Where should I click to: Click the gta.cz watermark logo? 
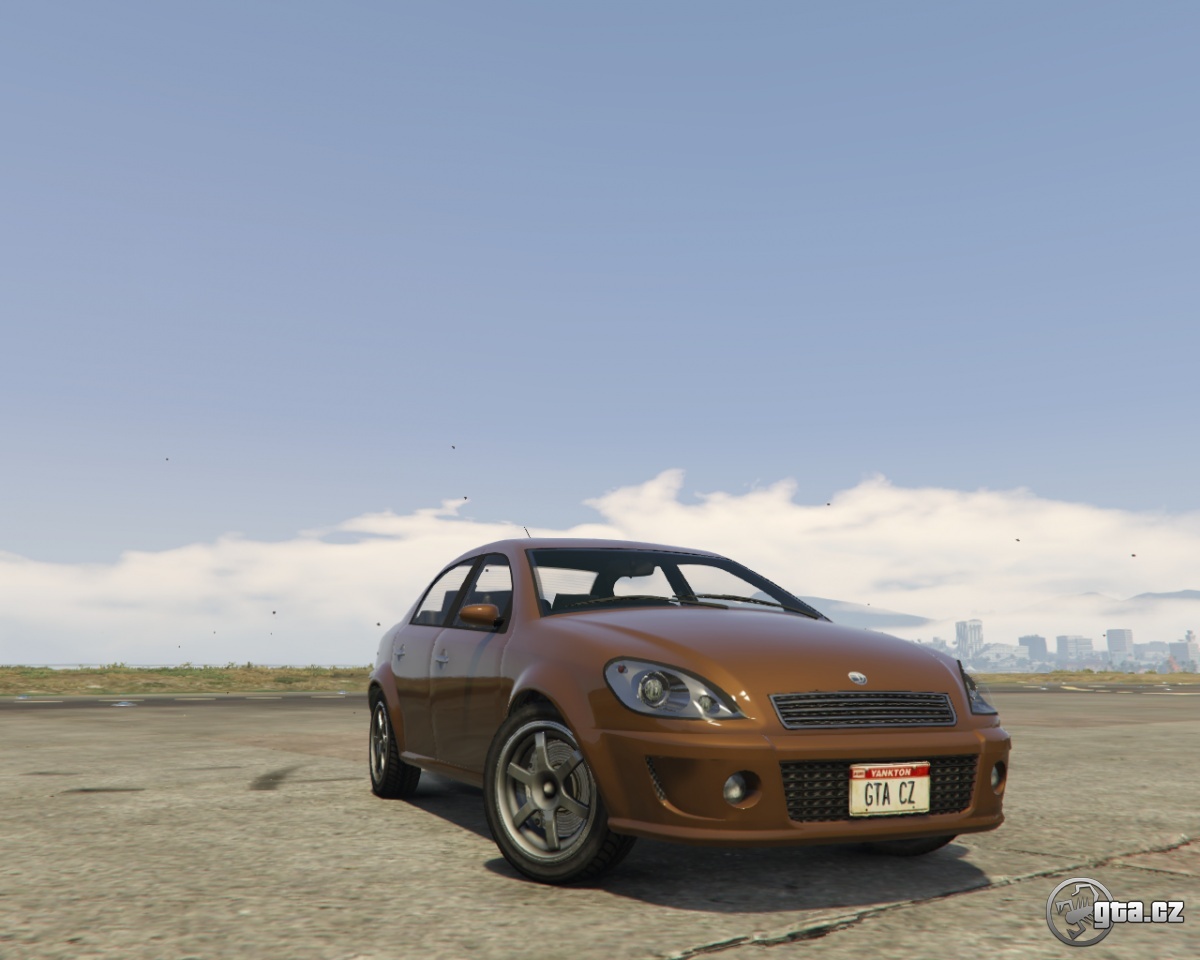[1114, 911]
